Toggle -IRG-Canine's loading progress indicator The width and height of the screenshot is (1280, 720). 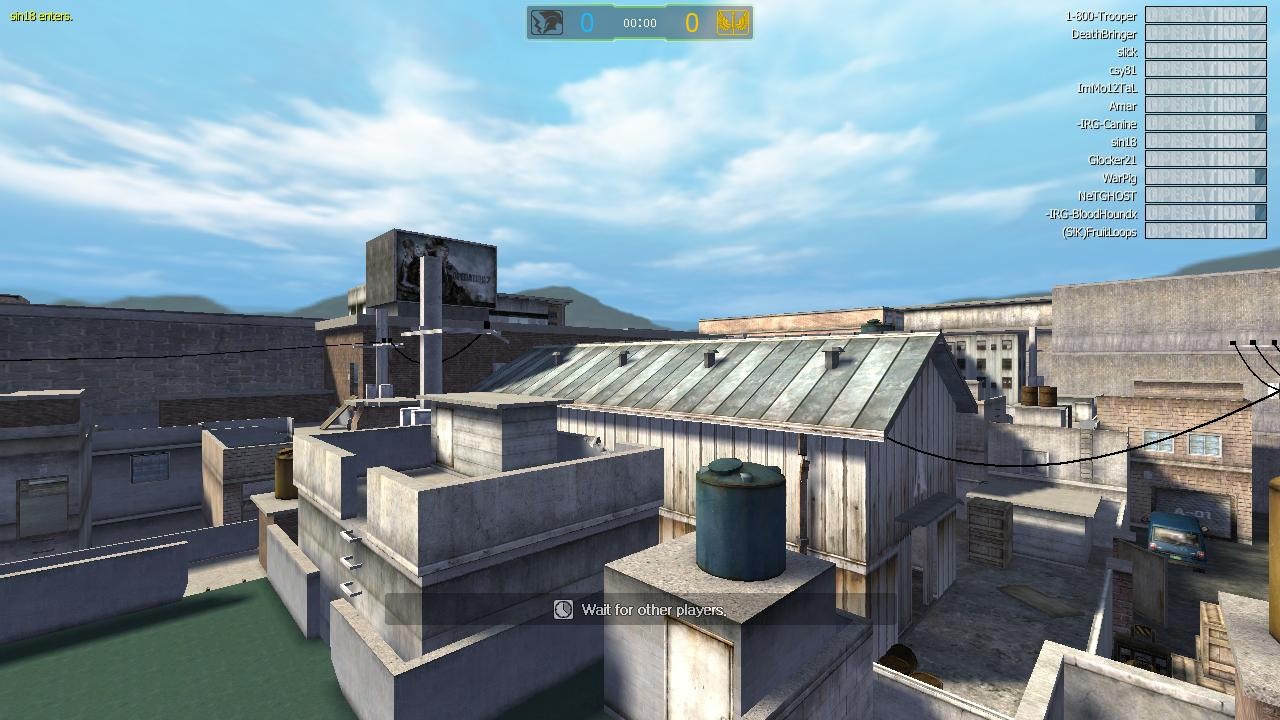coord(1205,123)
